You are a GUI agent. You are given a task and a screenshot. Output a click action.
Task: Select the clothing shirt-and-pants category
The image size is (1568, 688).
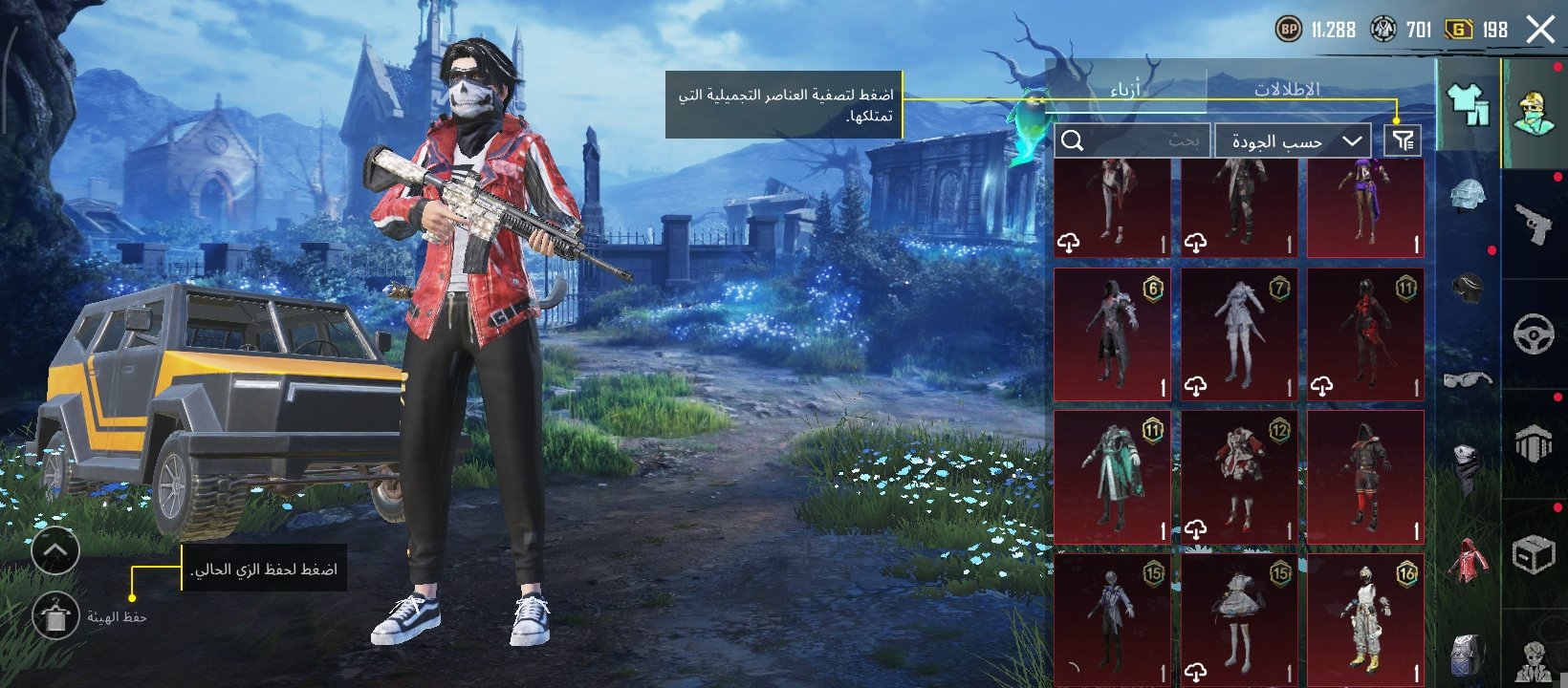(x=1469, y=105)
